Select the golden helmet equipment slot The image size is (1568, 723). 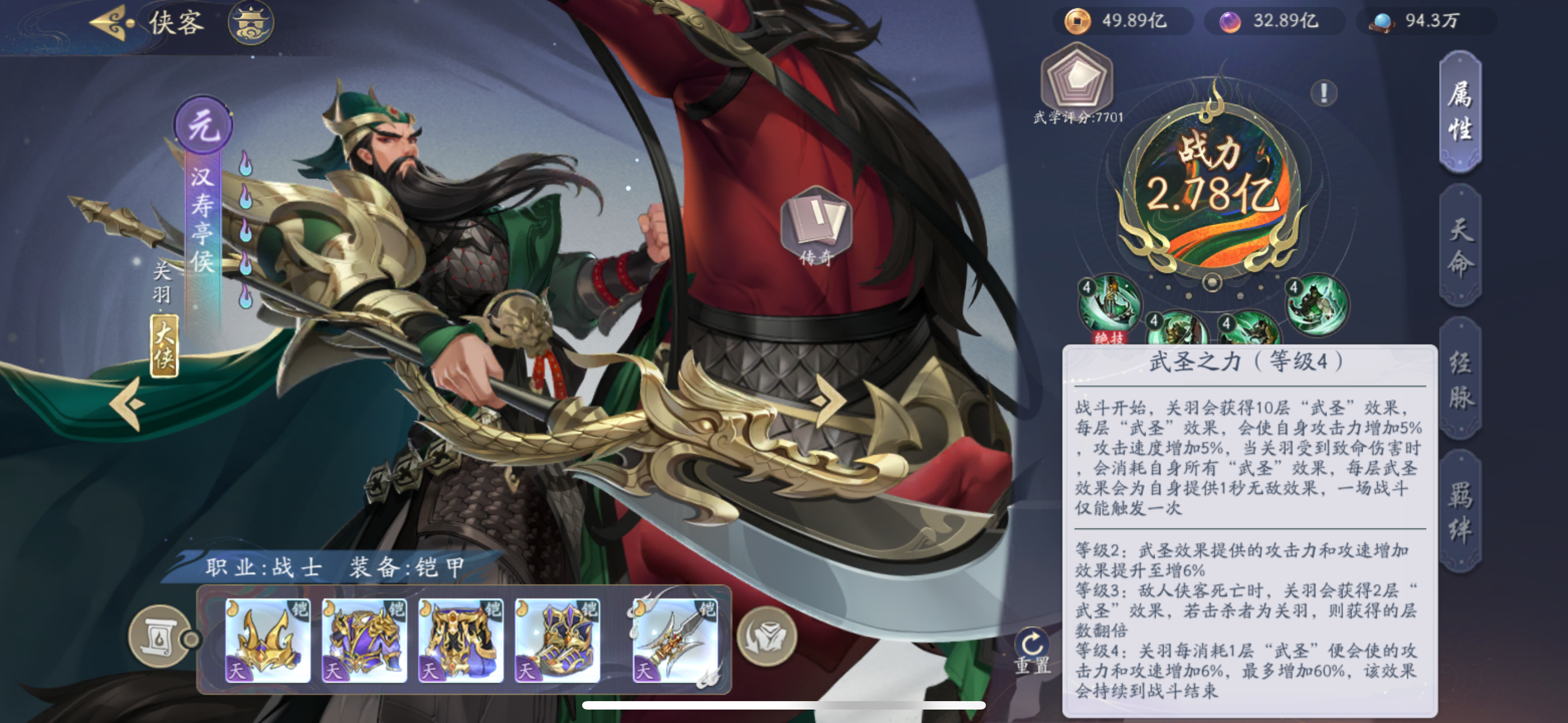[x=267, y=639]
